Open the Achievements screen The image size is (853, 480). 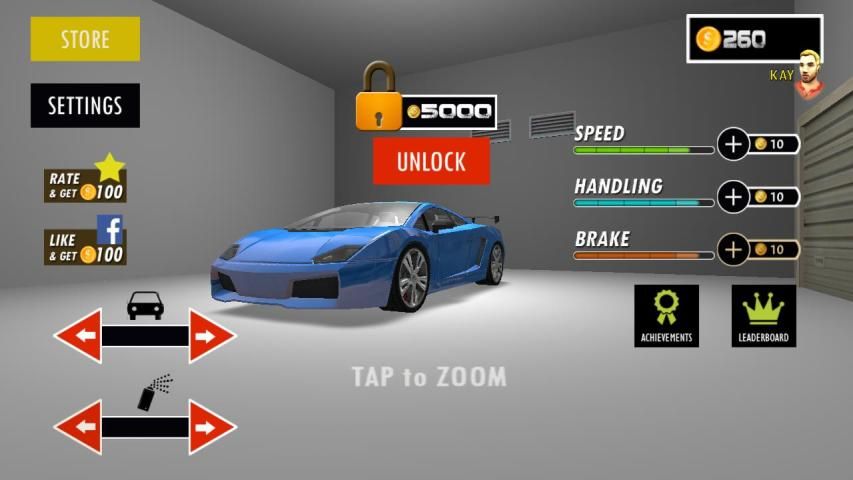tap(666, 315)
